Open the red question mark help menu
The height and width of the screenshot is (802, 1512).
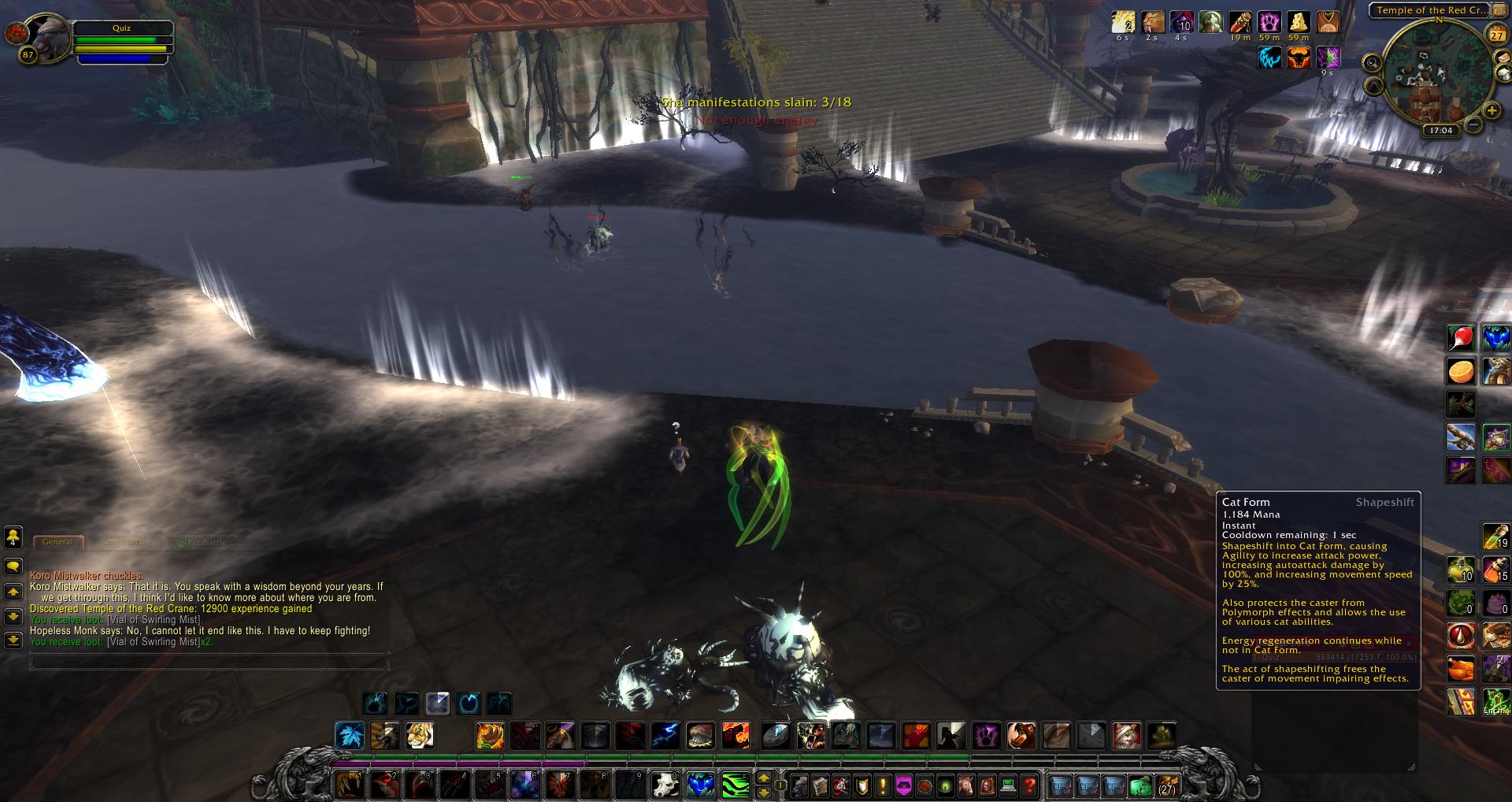[x=1028, y=785]
